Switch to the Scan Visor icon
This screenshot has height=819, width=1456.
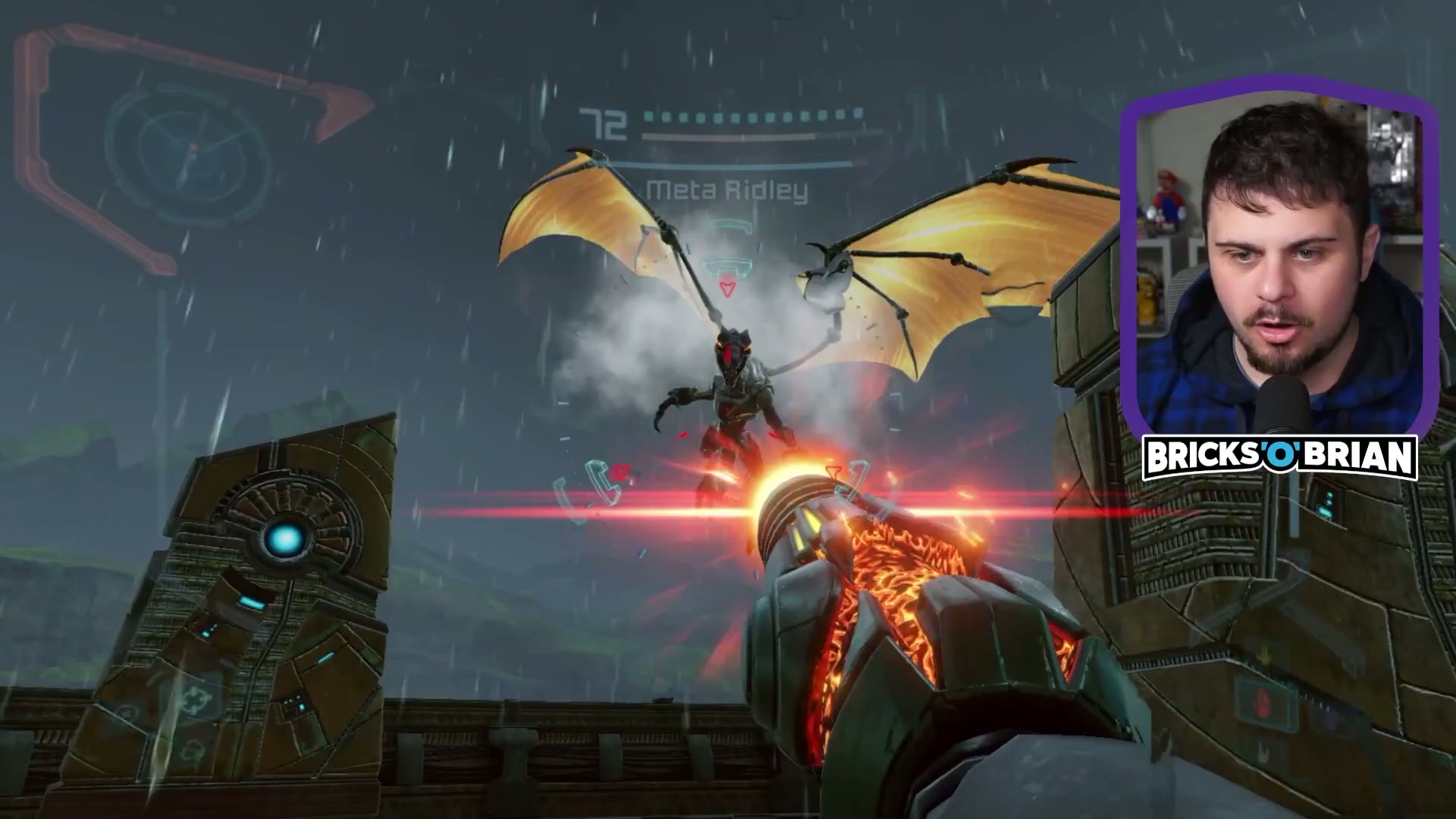pos(127,713)
